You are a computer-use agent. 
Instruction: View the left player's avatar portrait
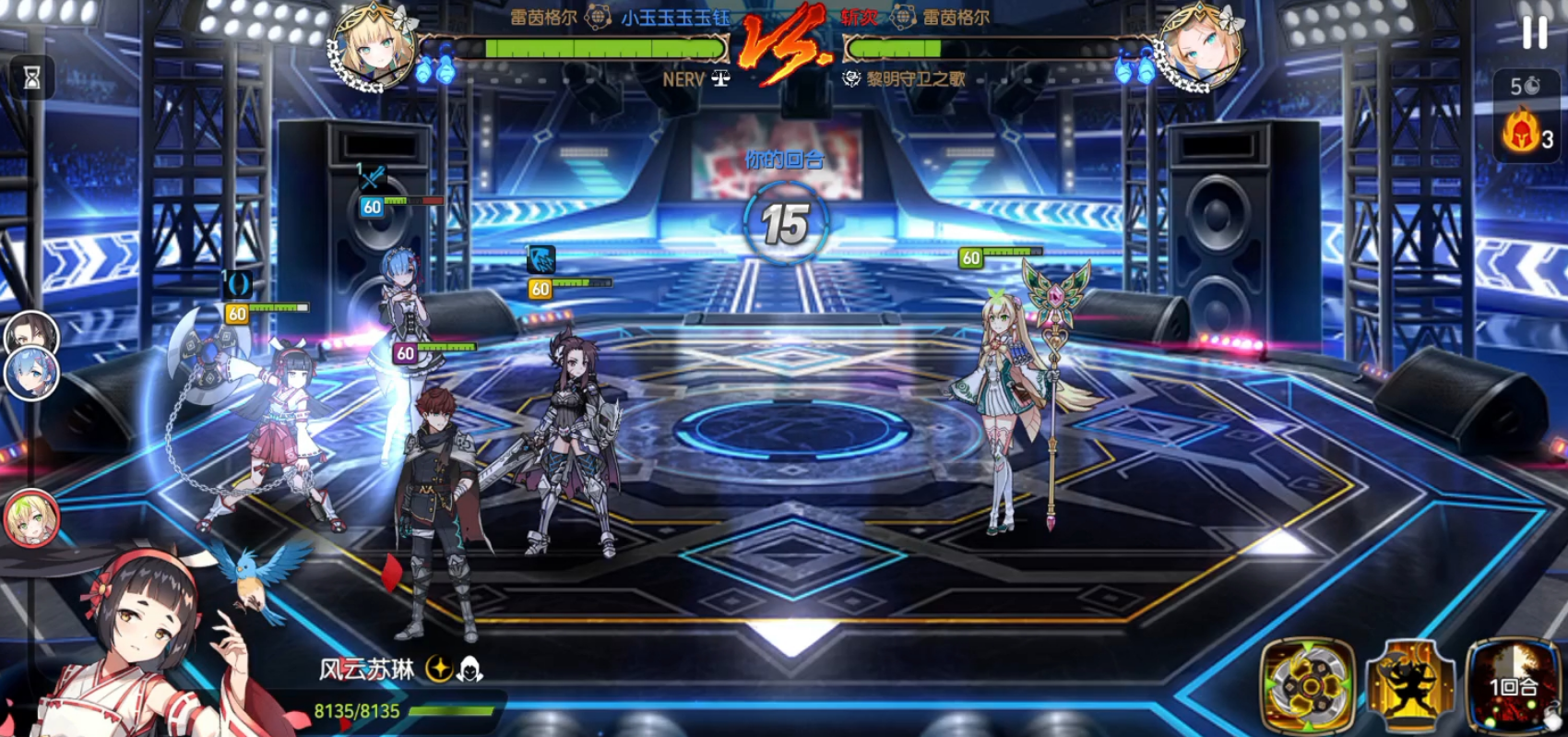click(375, 47)
